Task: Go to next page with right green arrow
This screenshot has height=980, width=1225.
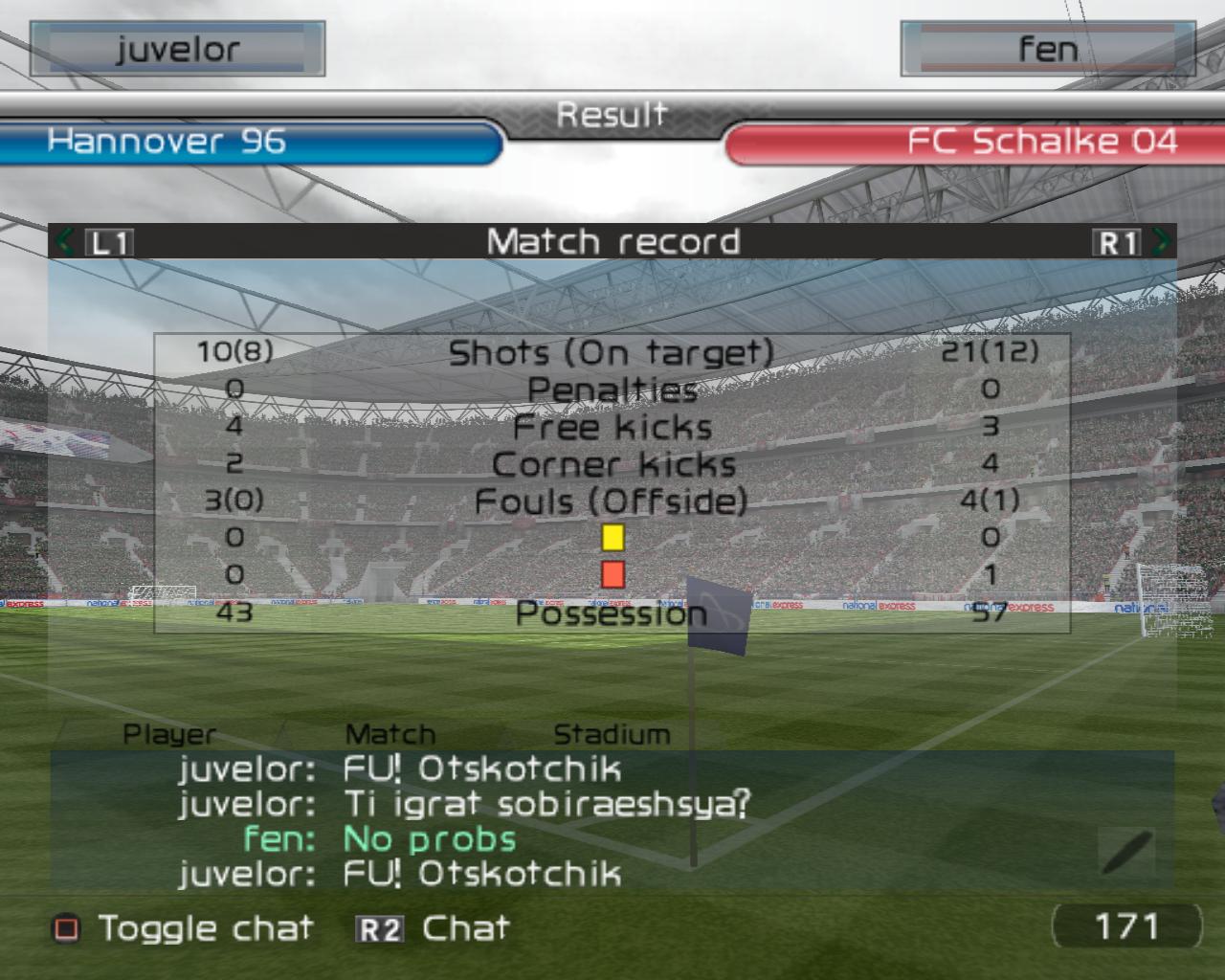Action: point(1161,241)
